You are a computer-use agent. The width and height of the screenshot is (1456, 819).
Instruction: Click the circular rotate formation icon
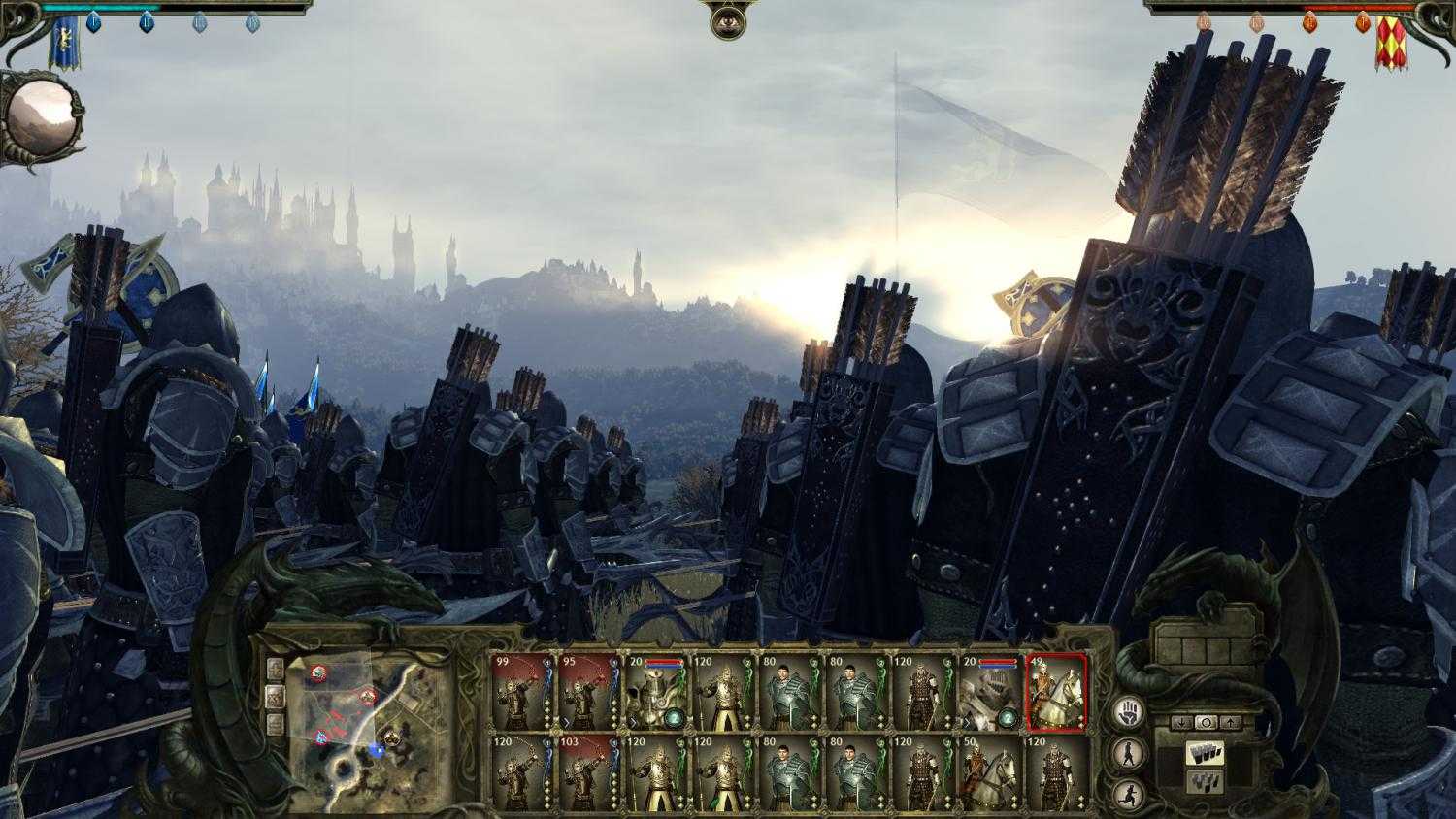[1206, 722]
